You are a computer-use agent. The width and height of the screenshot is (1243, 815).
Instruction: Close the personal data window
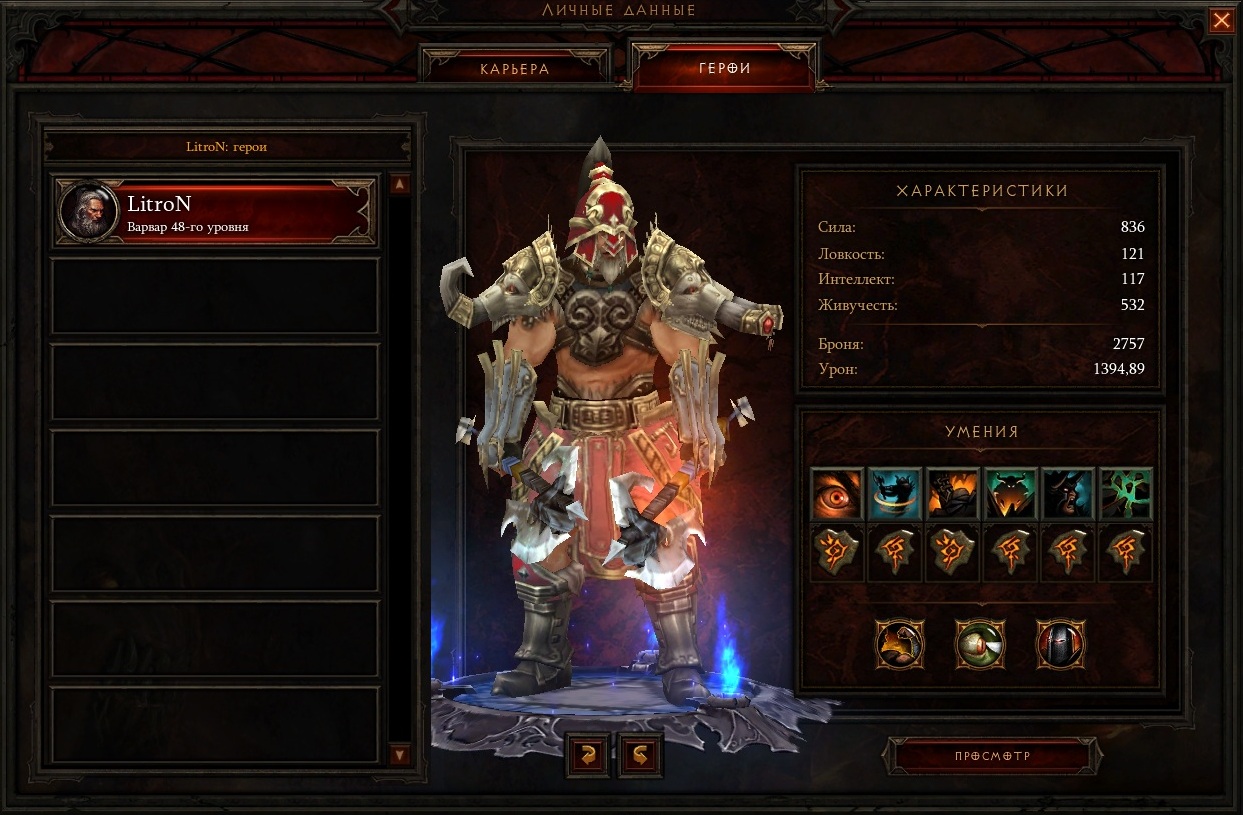[1221, 21]
